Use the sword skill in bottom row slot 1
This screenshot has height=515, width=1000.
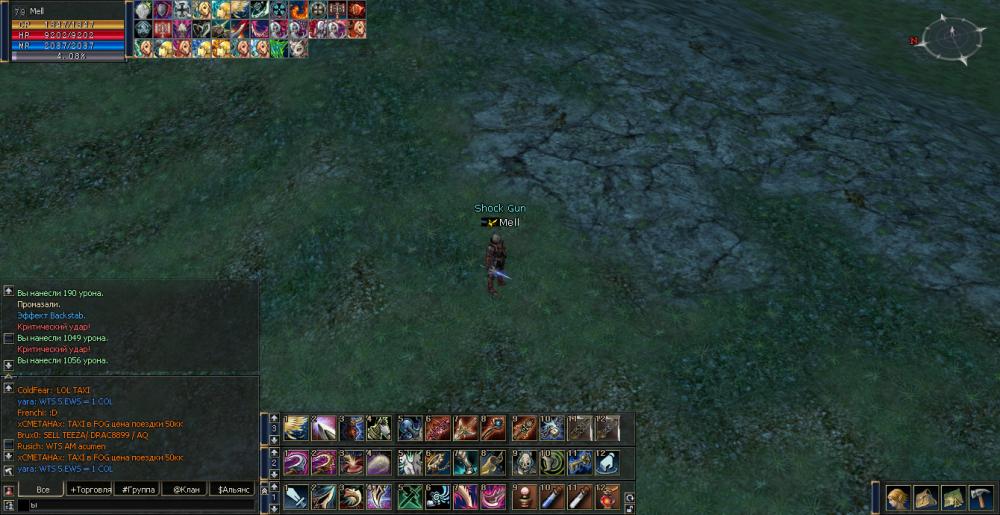(296, 496)
